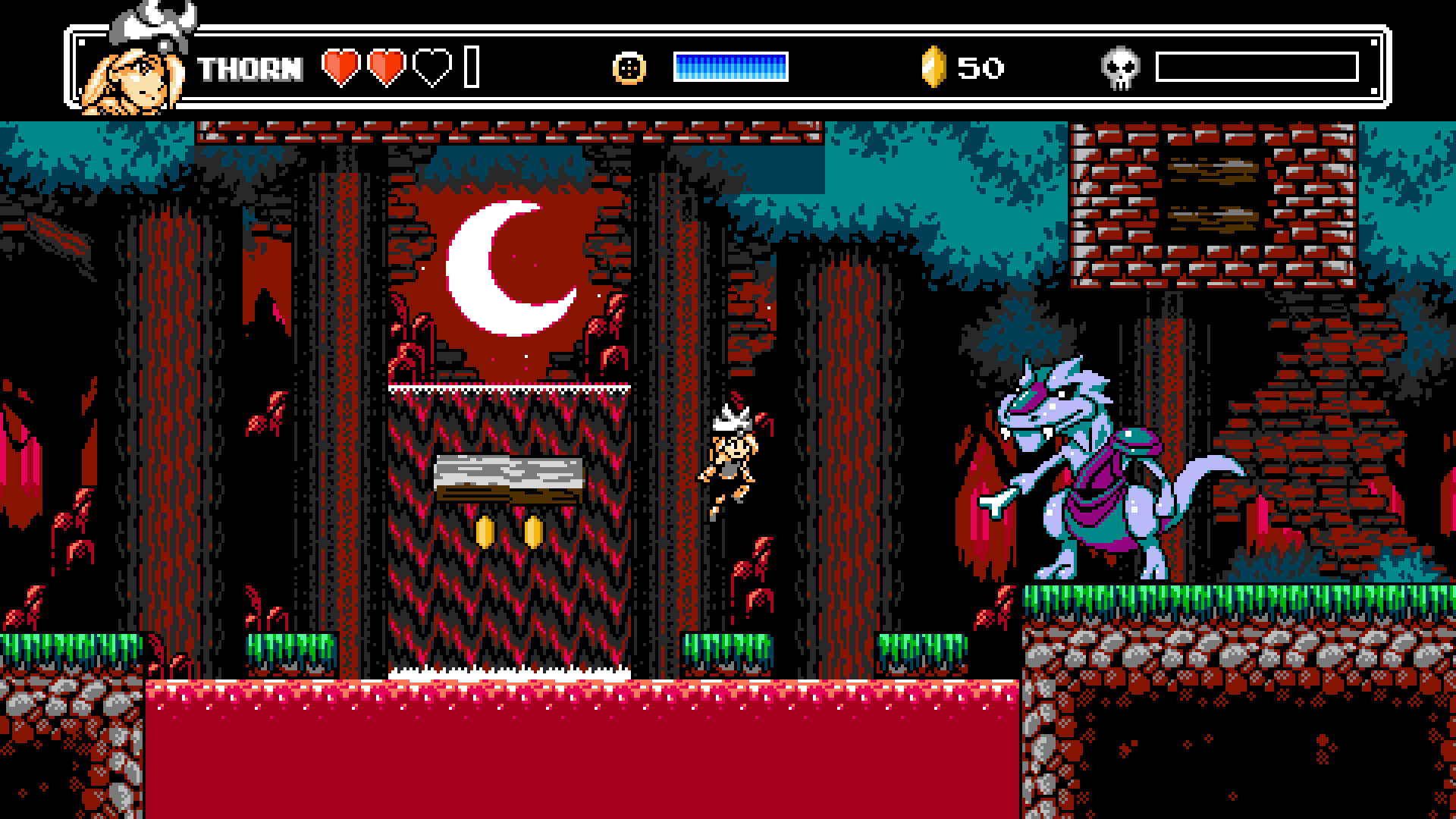Click the second red heart icon
1456x819 pixels.
tap(387, 66)
